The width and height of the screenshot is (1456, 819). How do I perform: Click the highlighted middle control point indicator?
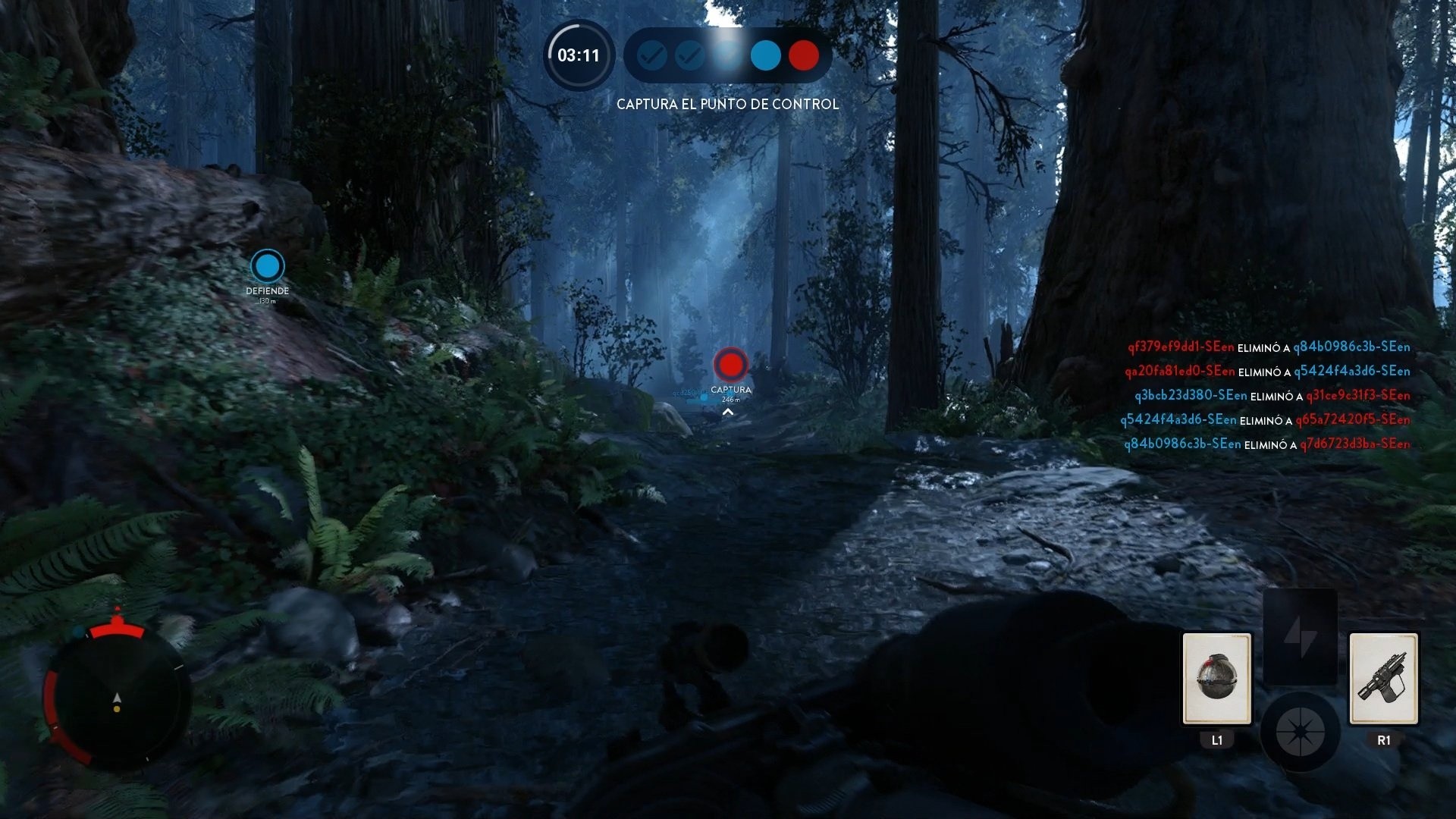click(x=727, y=55)
